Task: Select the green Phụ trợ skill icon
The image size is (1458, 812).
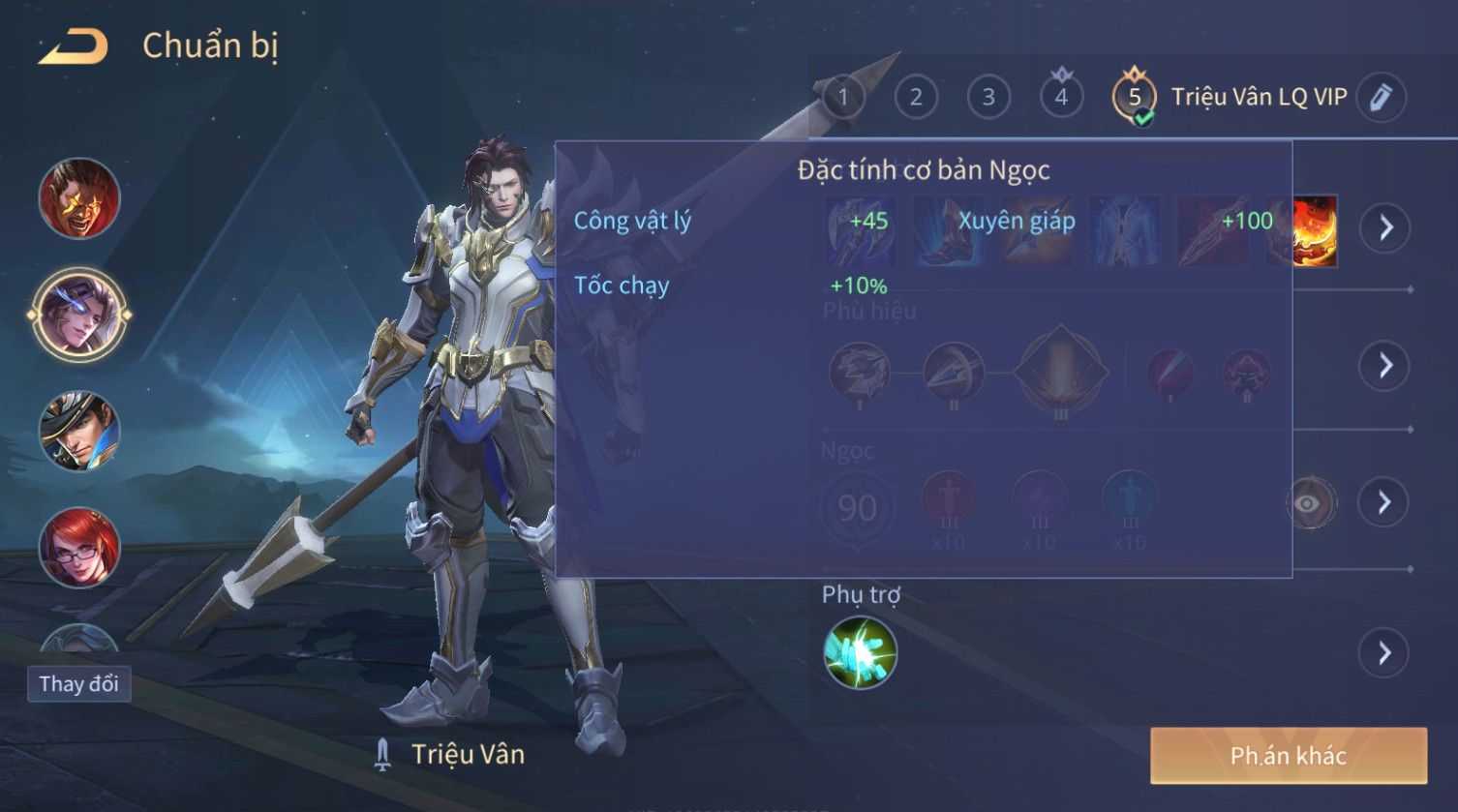Action: coord(860,653)
